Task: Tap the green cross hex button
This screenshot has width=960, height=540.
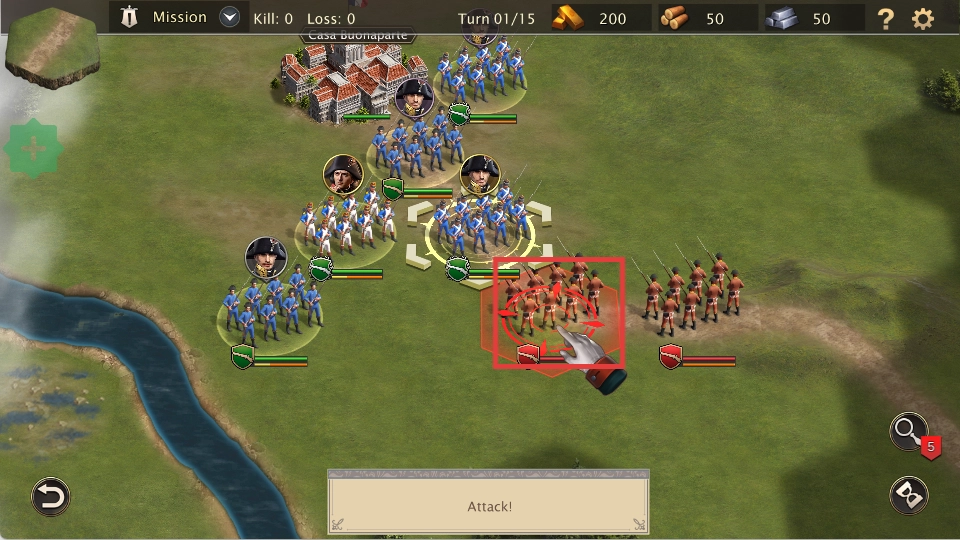Action: tap(34, 149)
